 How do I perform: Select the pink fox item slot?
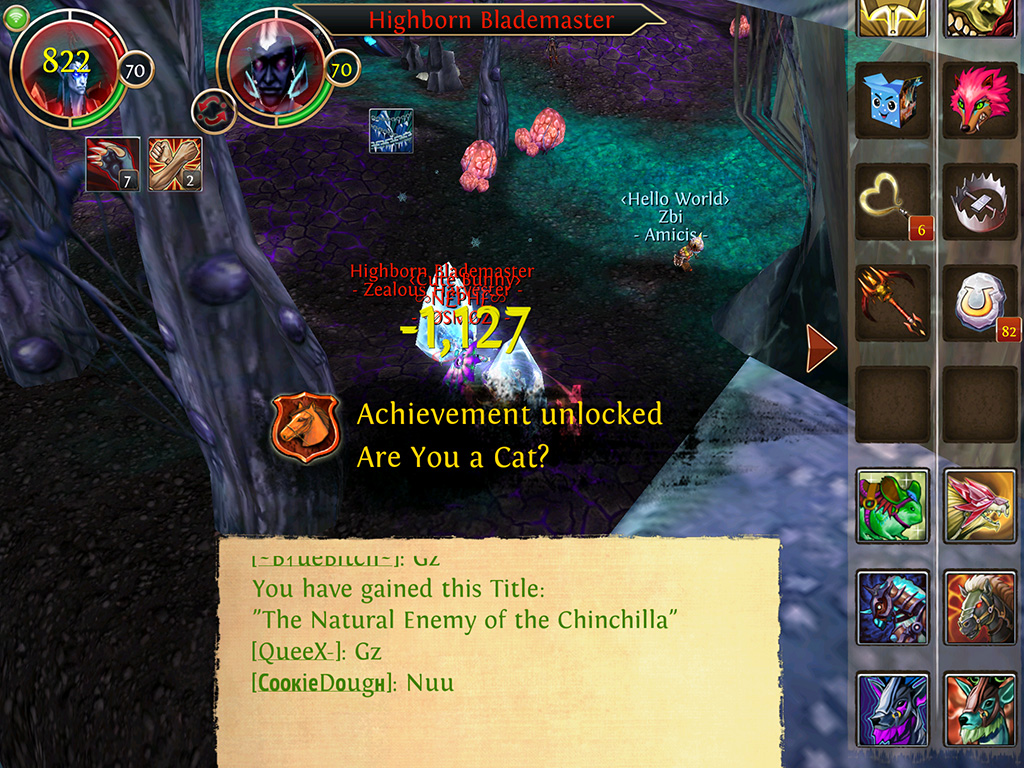coord(980,100)
